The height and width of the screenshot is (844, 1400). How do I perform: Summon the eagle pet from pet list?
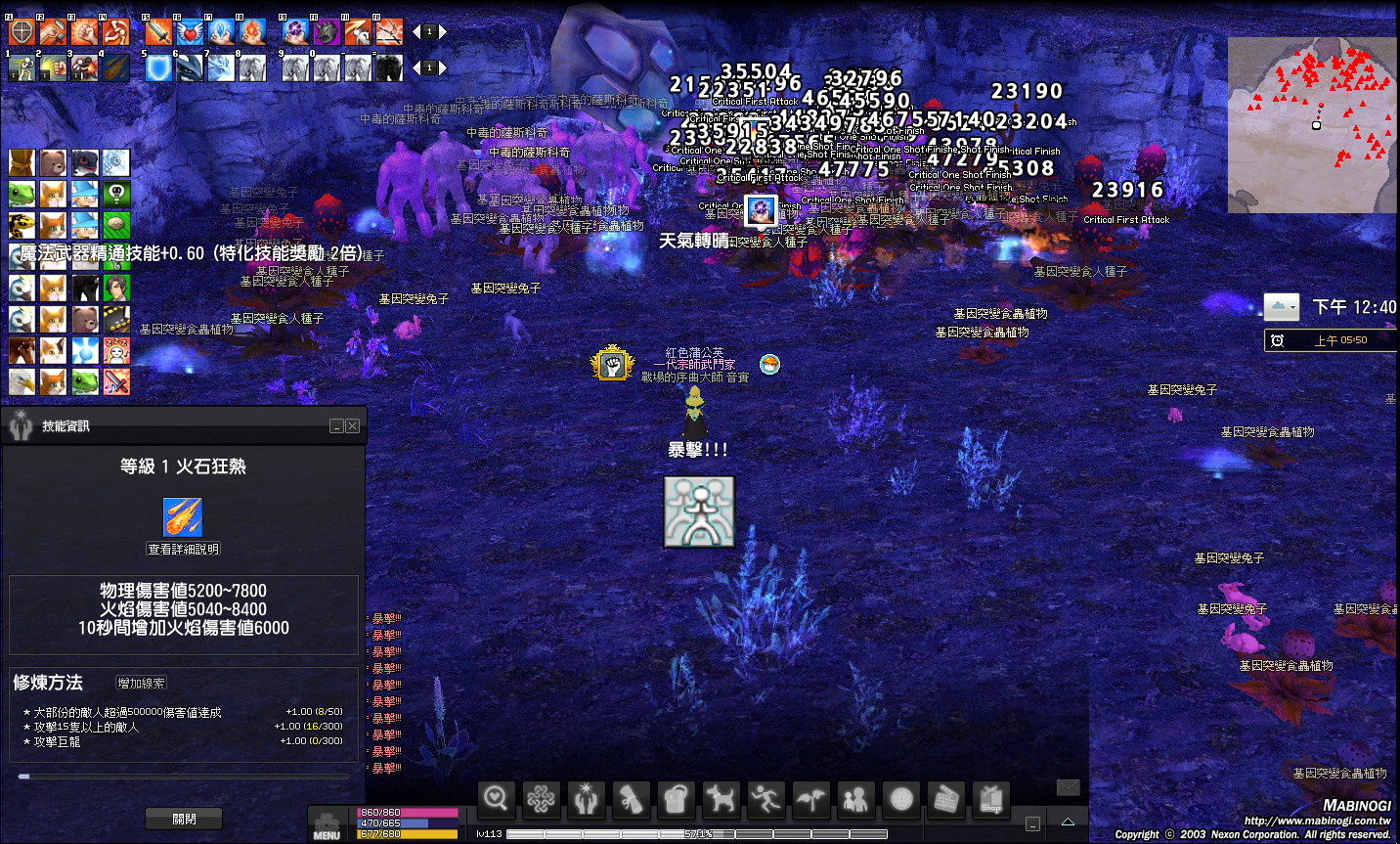(22, 381)
